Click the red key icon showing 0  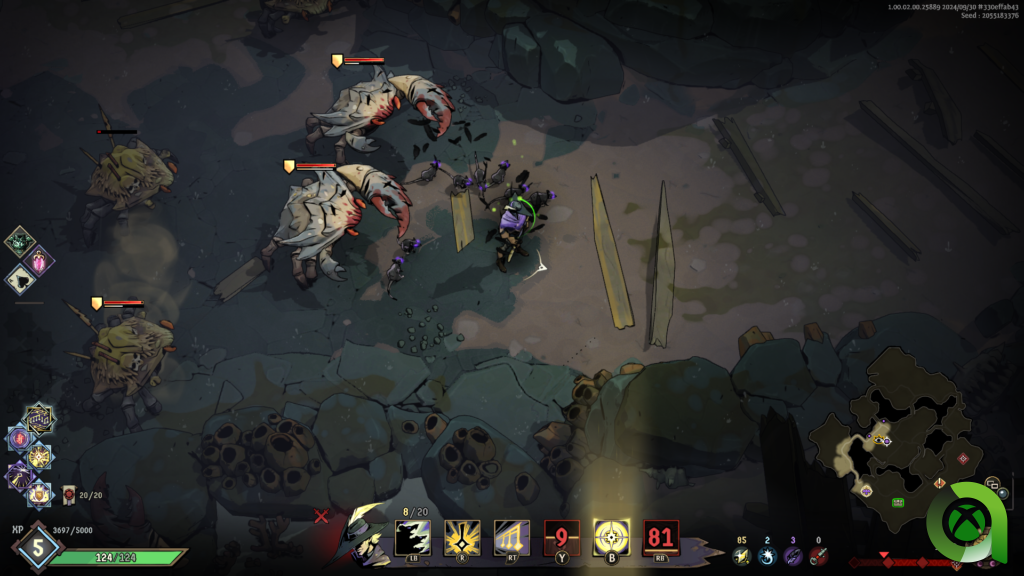tap(819, 556)
